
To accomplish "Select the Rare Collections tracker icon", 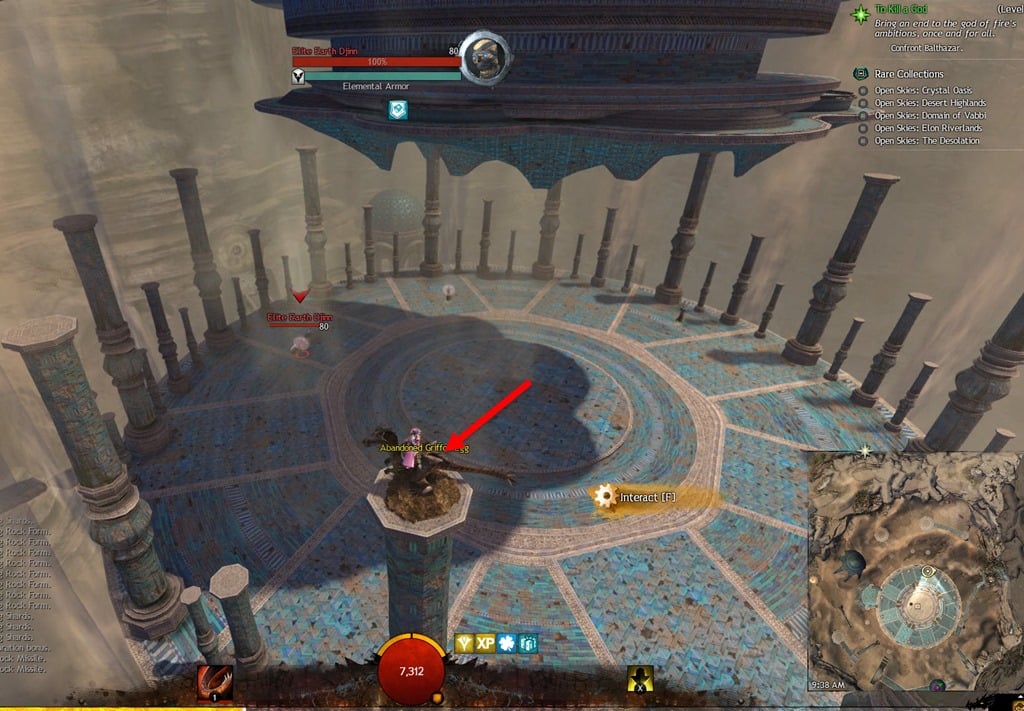I will pyautogui.click(x=860, y=74).
